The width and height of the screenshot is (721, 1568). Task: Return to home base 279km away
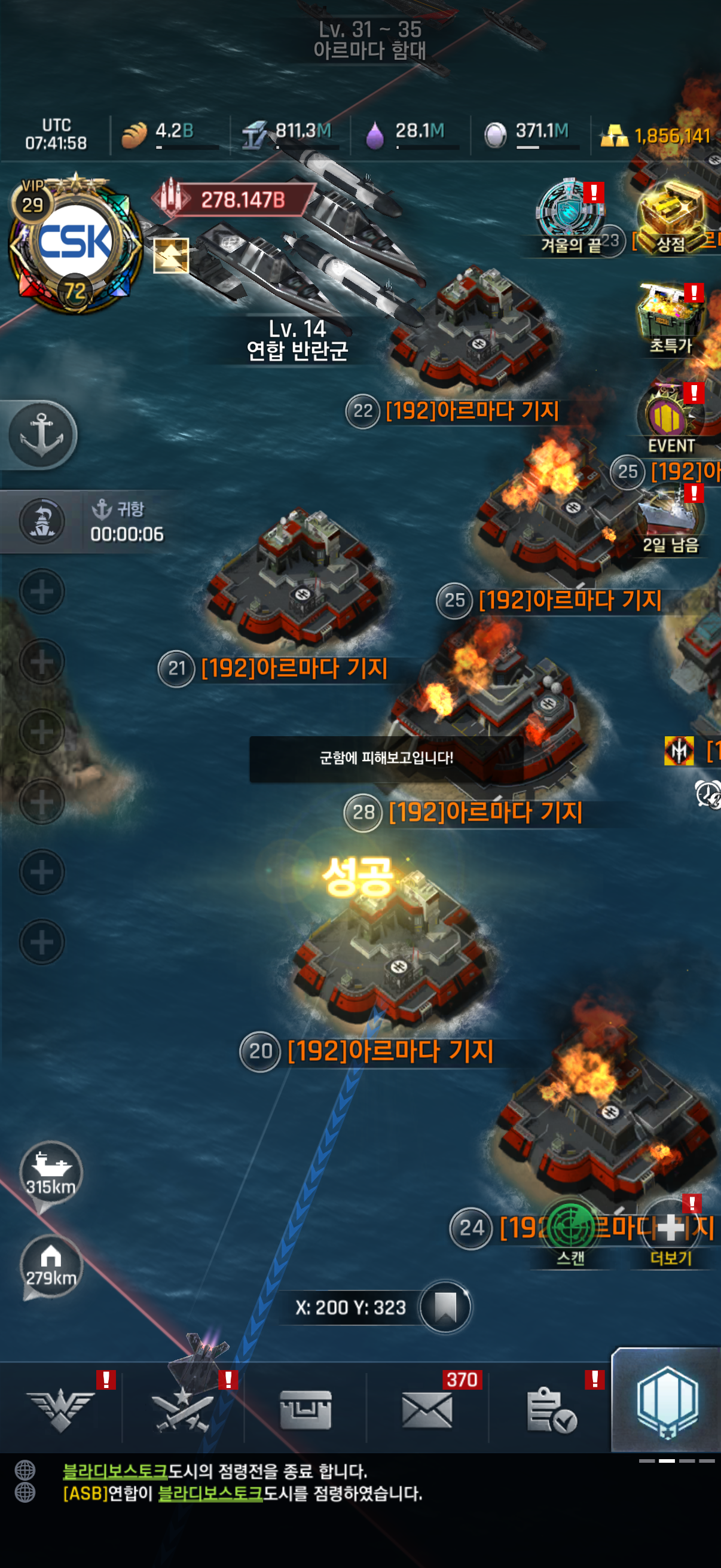[50, 1265]
